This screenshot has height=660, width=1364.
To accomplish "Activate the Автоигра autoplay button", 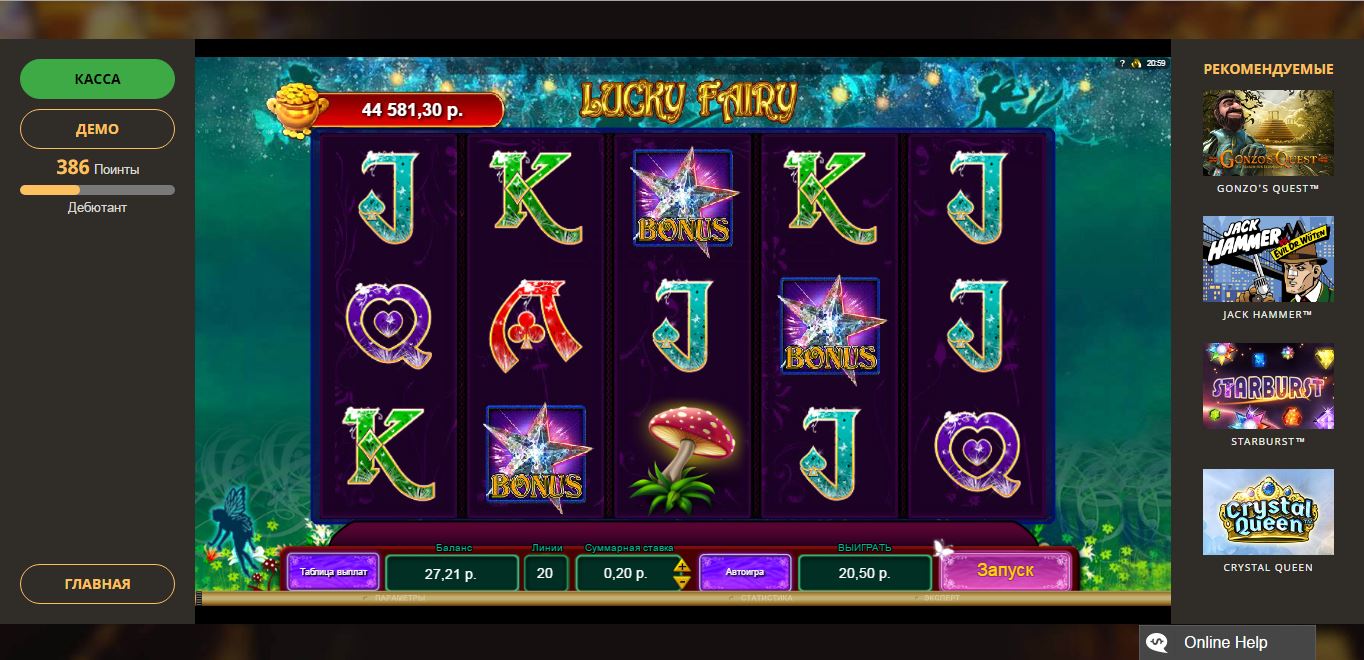I will coord(745,573).
